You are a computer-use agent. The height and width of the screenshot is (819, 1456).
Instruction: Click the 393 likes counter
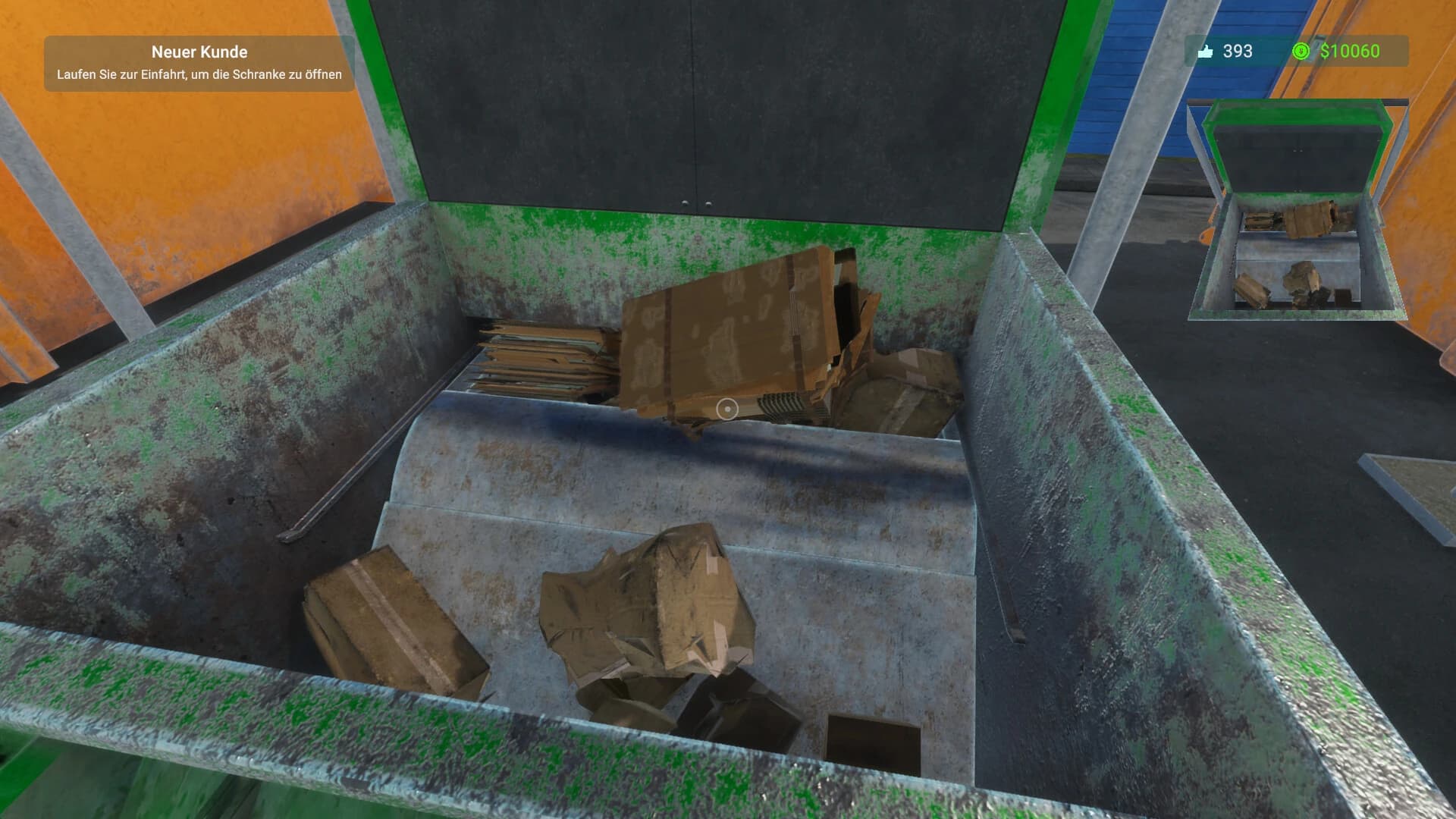pyautogui.click(x=1236, y=52)
